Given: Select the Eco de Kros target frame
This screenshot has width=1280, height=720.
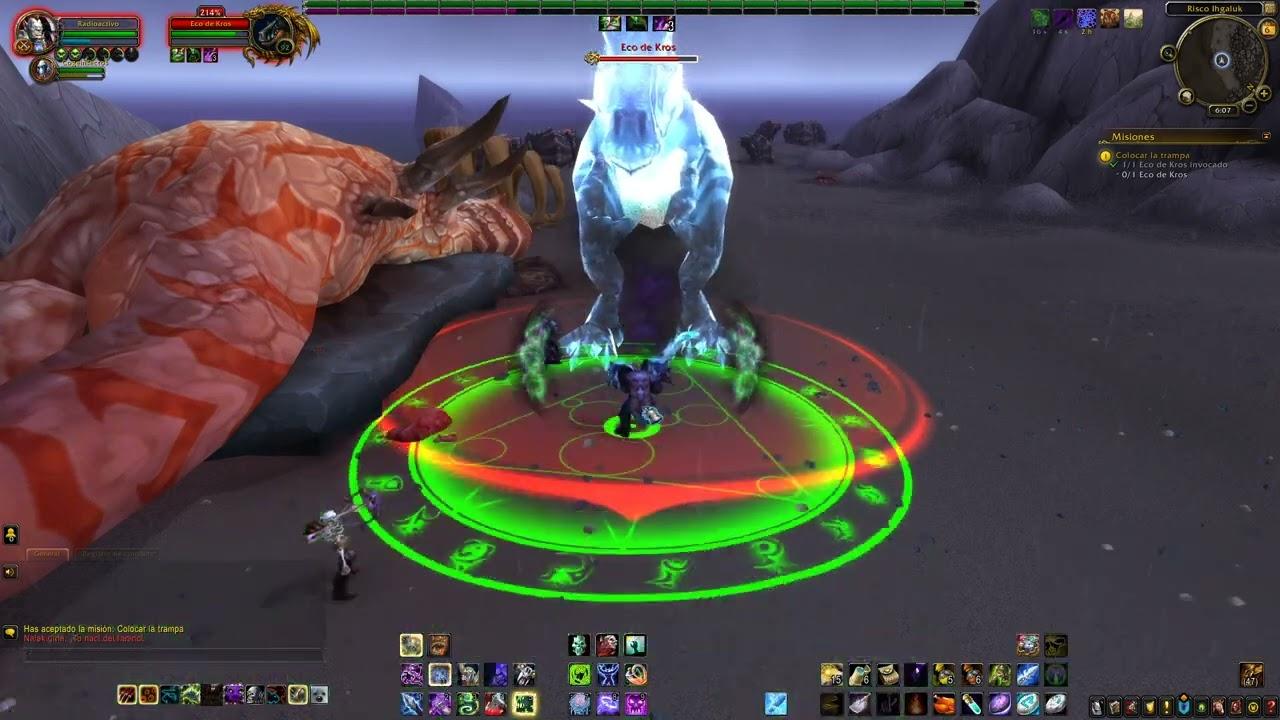Looking at the screenshot, I should pos(210,30).
